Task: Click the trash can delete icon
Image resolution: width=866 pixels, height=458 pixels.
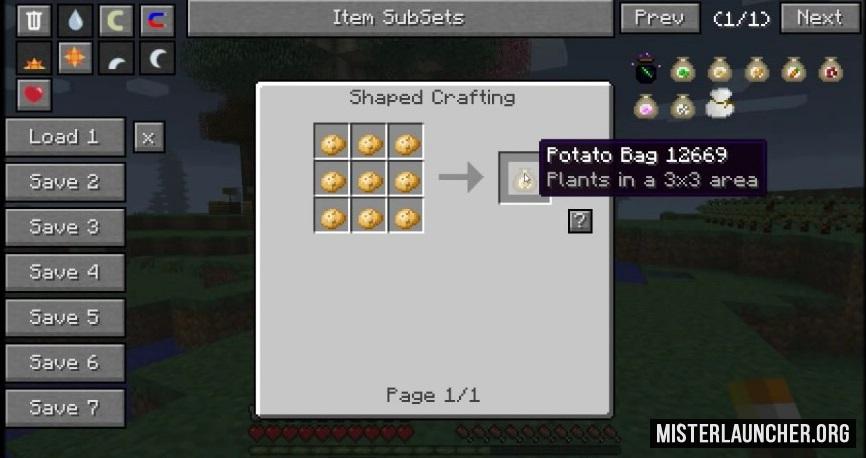Action: point(34,19)
